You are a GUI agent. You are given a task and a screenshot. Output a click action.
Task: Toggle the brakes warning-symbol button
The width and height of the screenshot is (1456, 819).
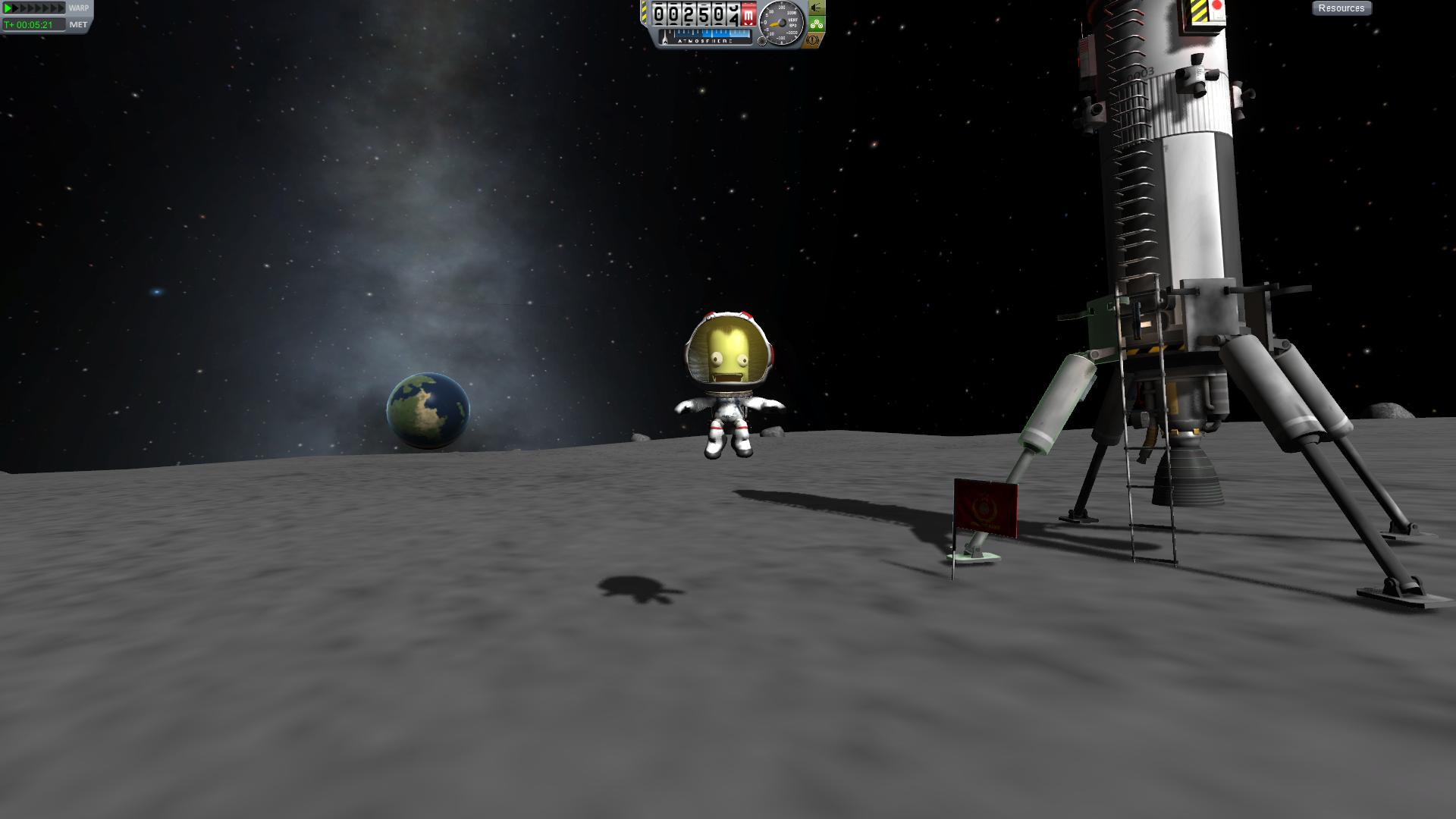[814, 39]
